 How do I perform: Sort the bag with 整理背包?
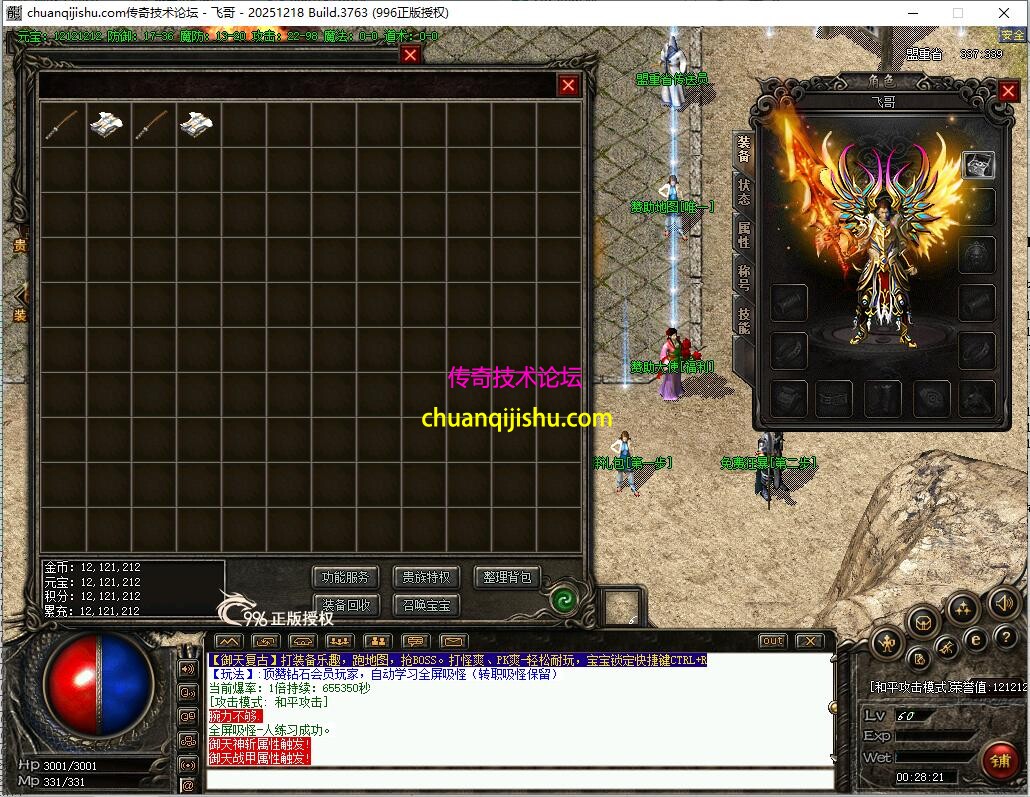(508, 577)
